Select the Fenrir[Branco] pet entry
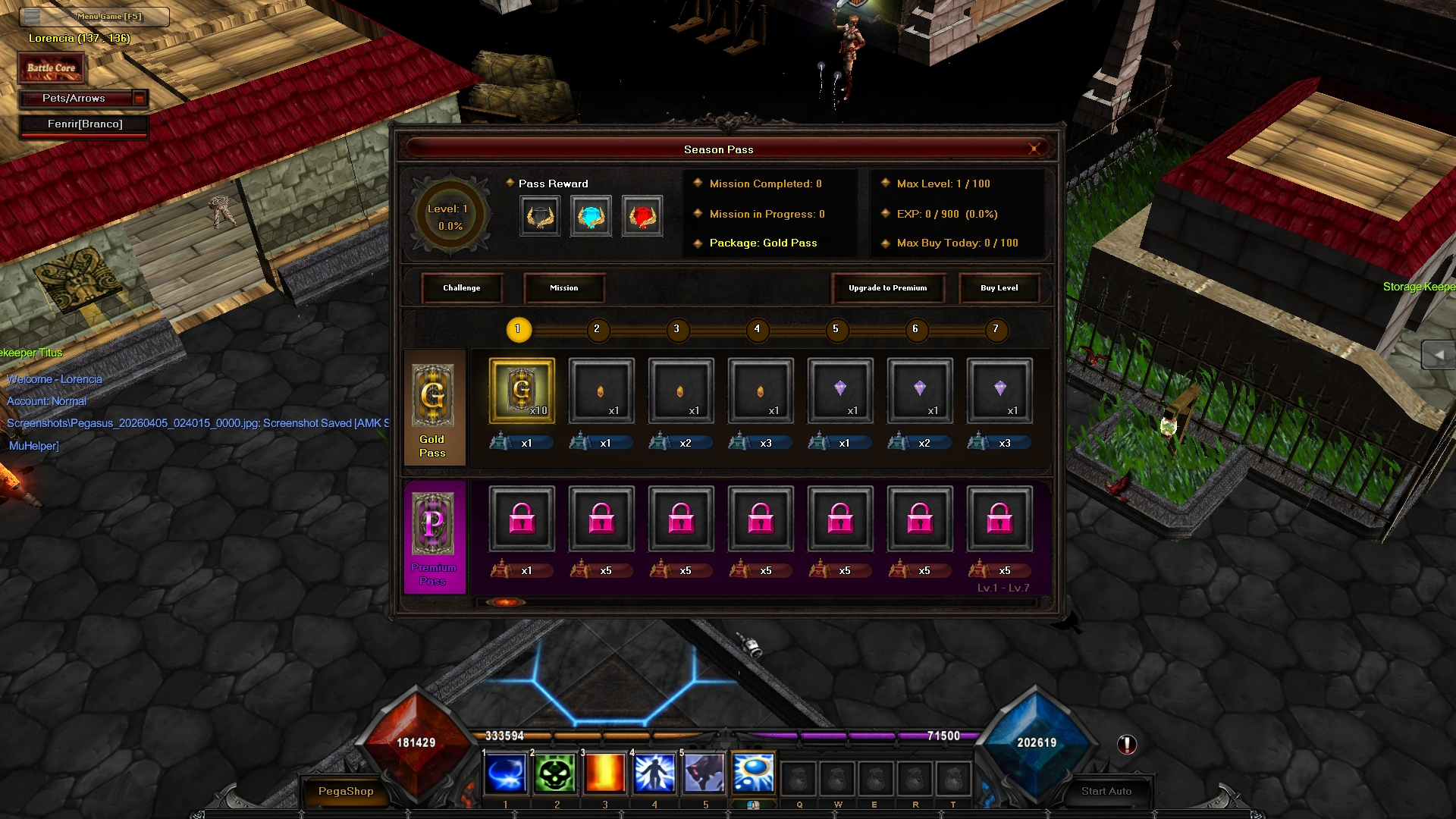1456x819 pixels. 84,124
